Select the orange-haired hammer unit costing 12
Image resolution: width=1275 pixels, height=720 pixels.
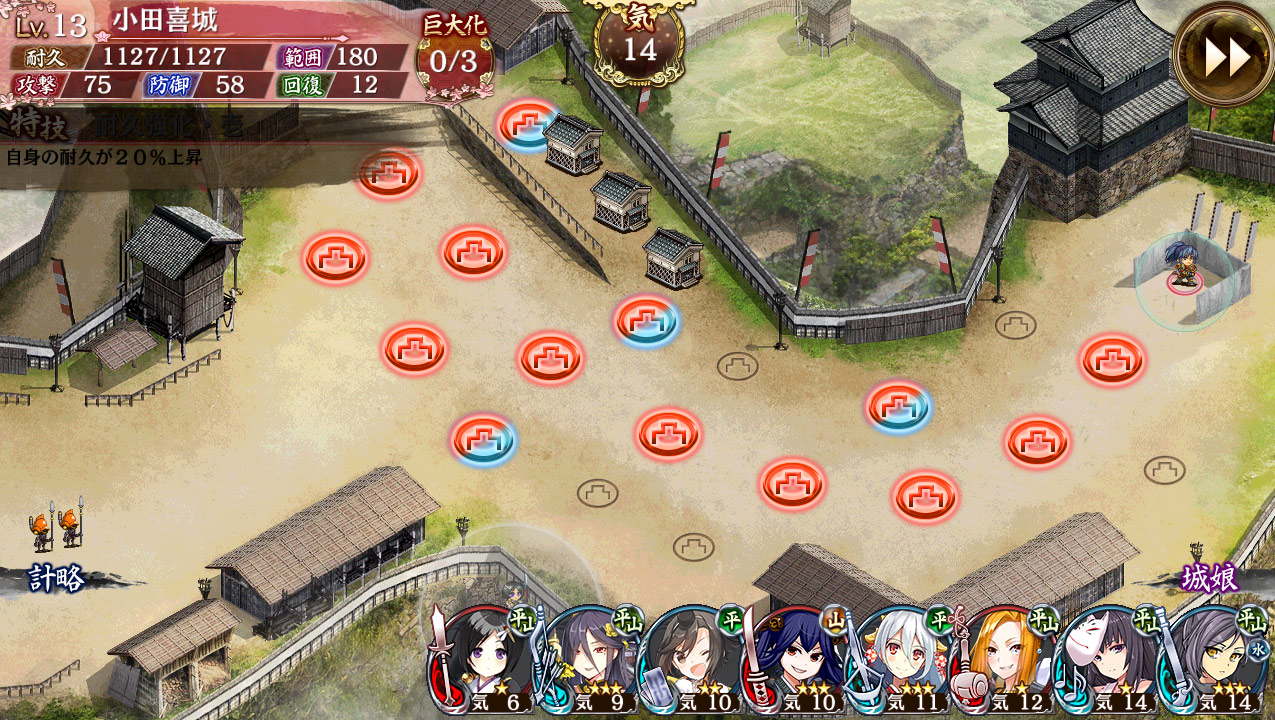pos(1003,660)
